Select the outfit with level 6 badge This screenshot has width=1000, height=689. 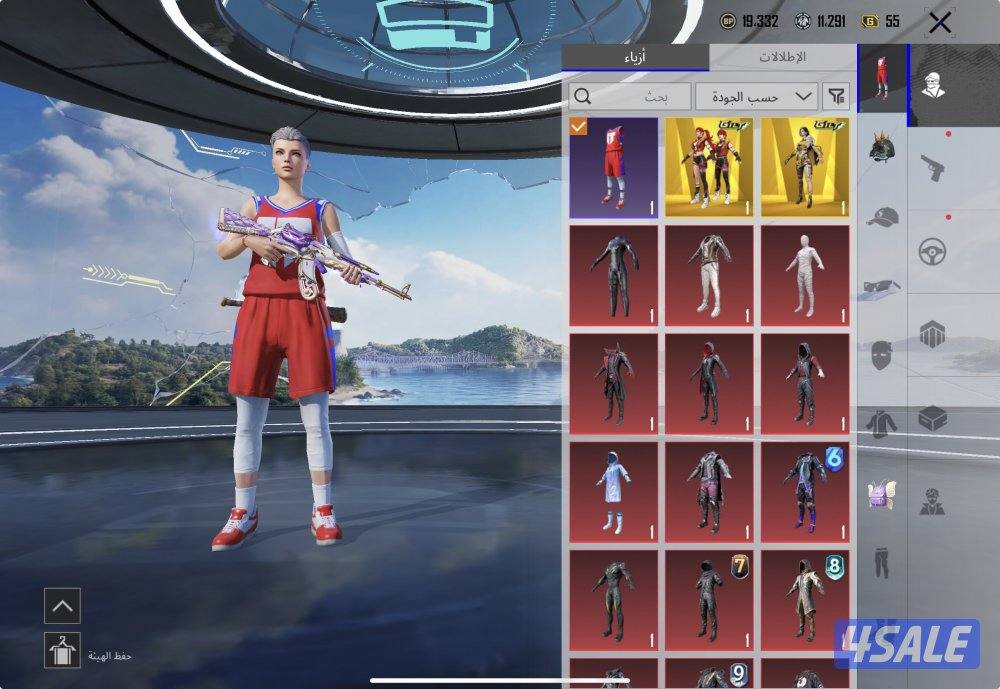(x=805, y=492)
